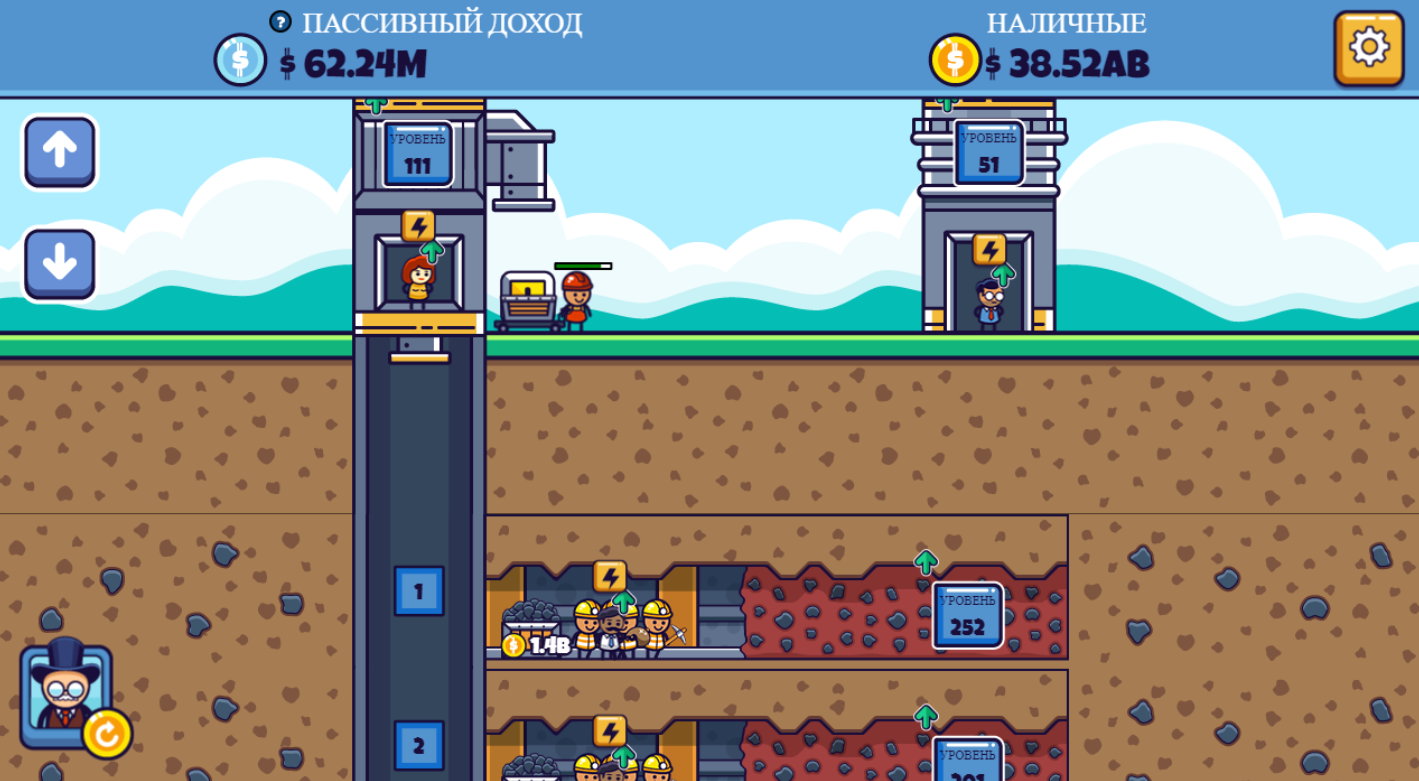The height and width of the screenshot is (781, 1419).
Task: Click the down navigation arrow on the left
Action: coord(59,261)
